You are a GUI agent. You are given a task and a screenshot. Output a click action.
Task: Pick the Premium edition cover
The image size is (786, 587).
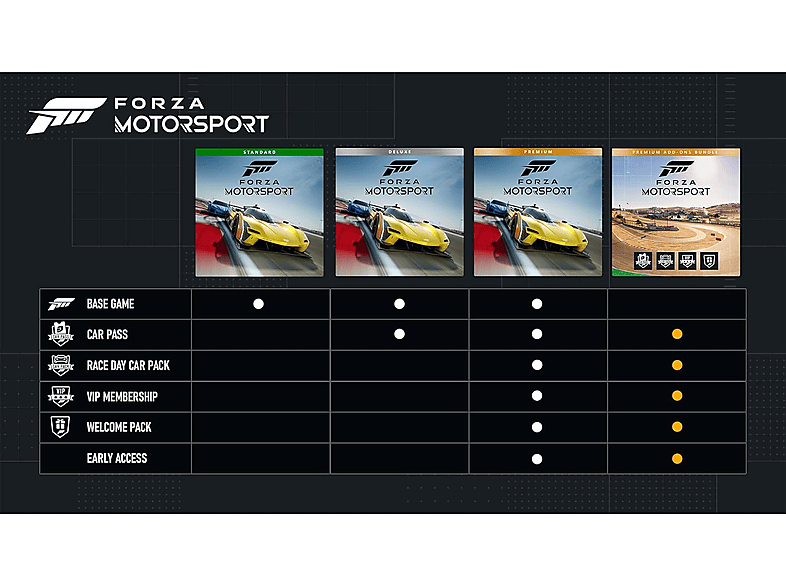tap(538, 212)
